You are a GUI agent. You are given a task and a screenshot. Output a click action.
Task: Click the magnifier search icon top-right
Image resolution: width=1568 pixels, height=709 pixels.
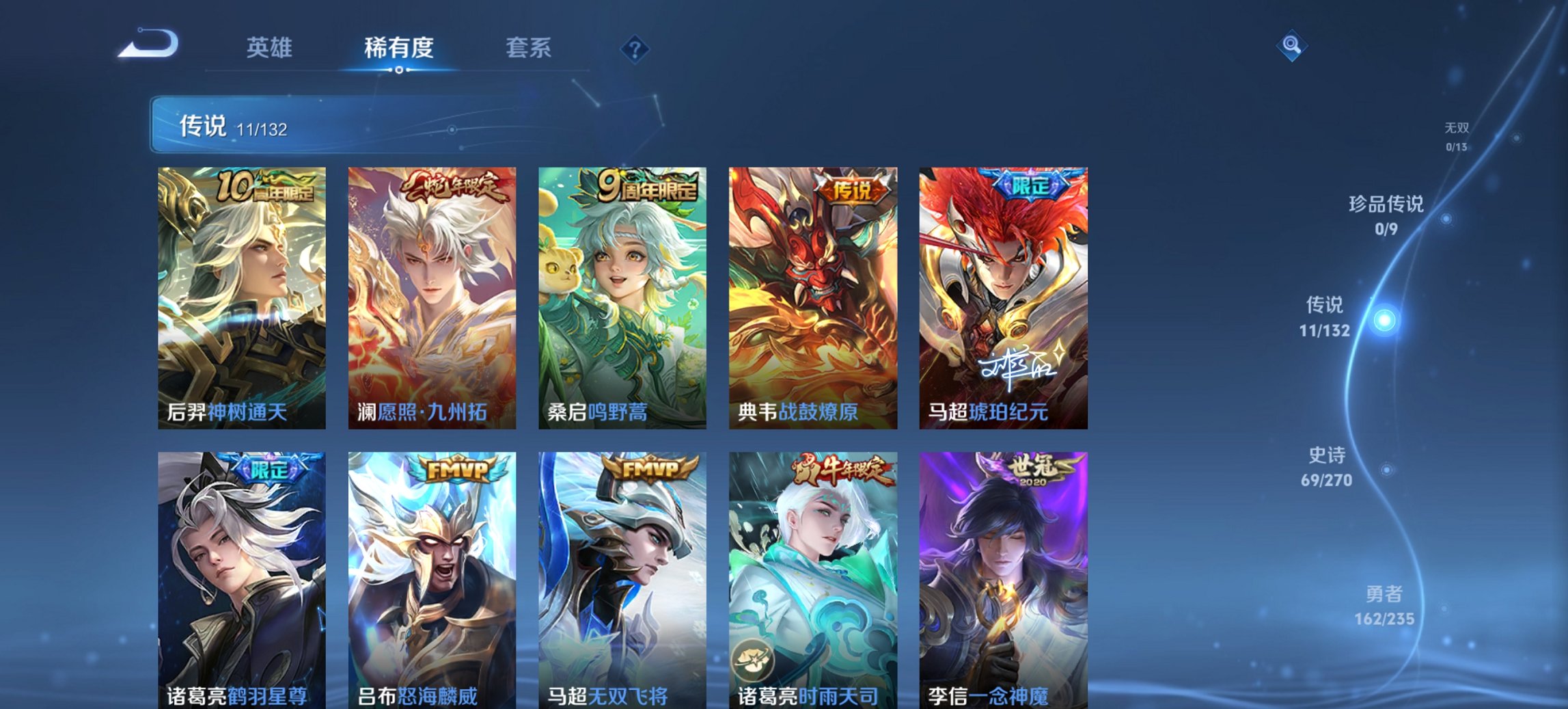point(1292,47)
